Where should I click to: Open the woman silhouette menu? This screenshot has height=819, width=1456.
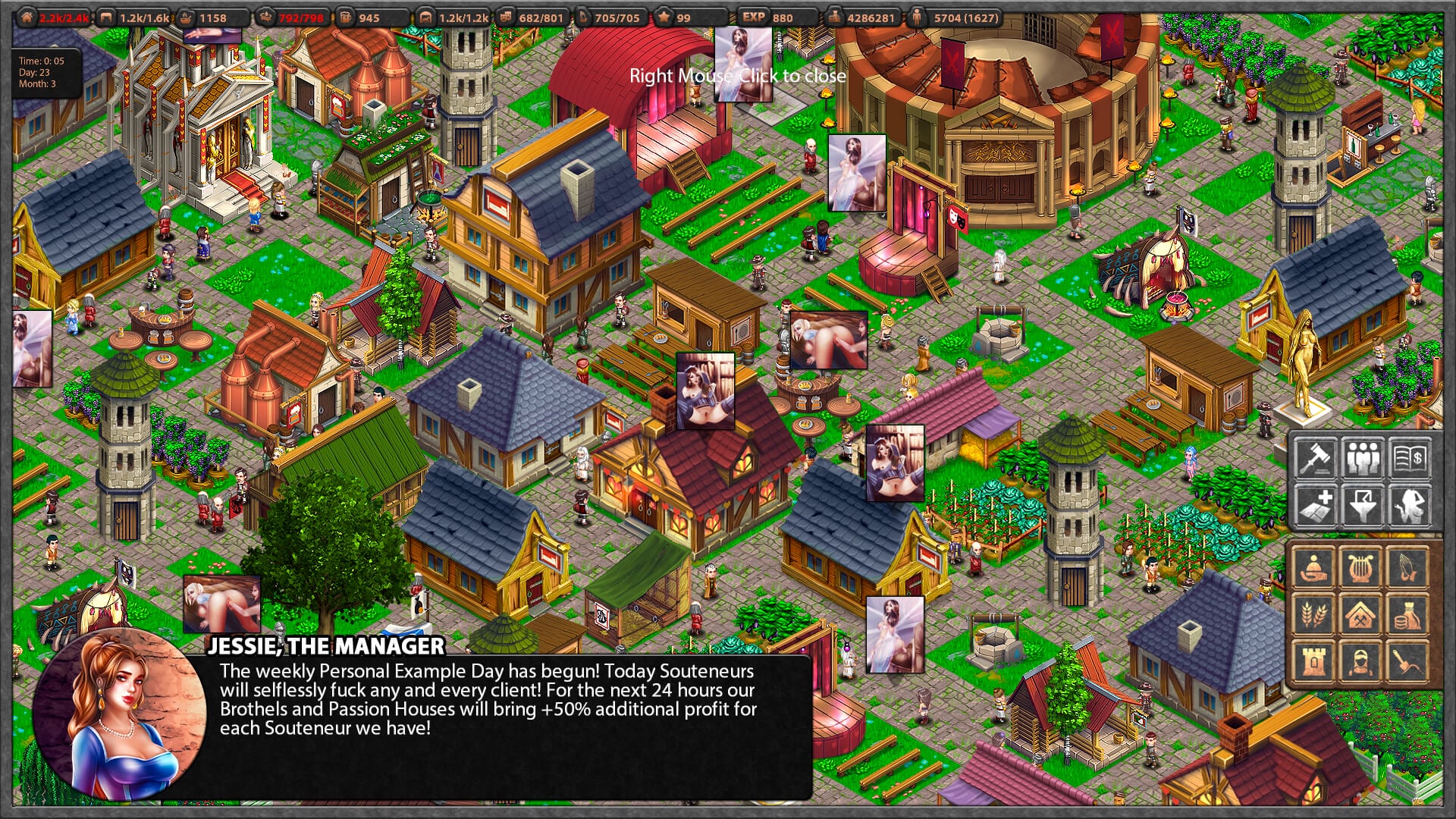(1410, 505)
